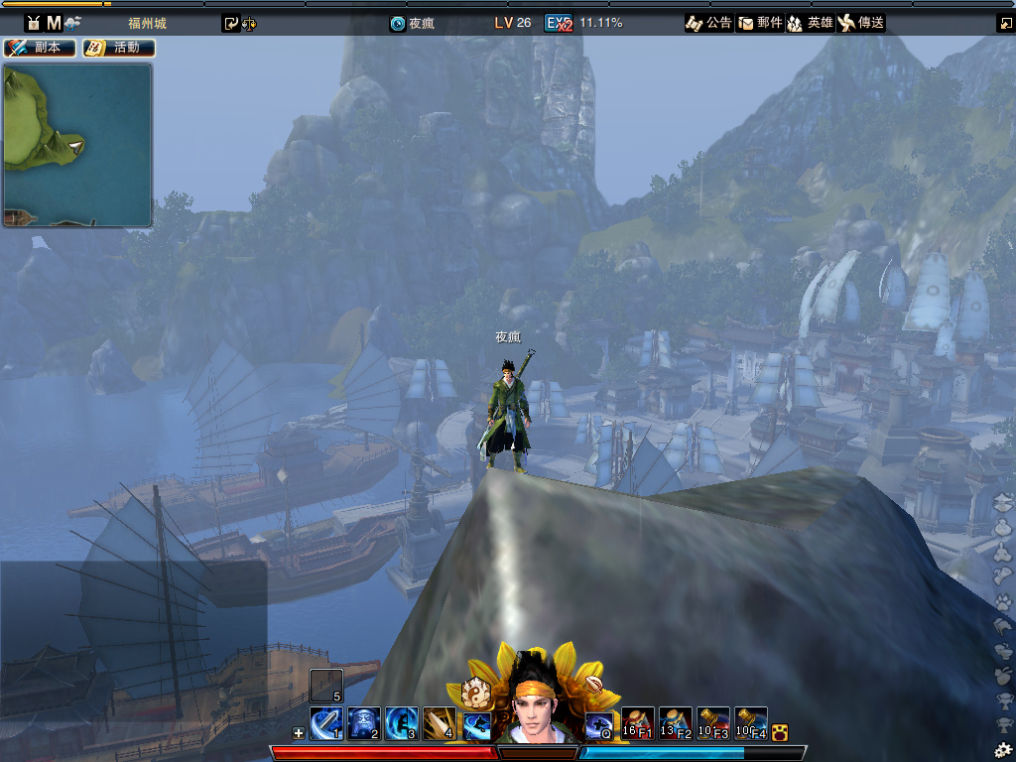This screenshot has height=762, width=1016.
Task: Click the minimap
Action: click(77, 145)
